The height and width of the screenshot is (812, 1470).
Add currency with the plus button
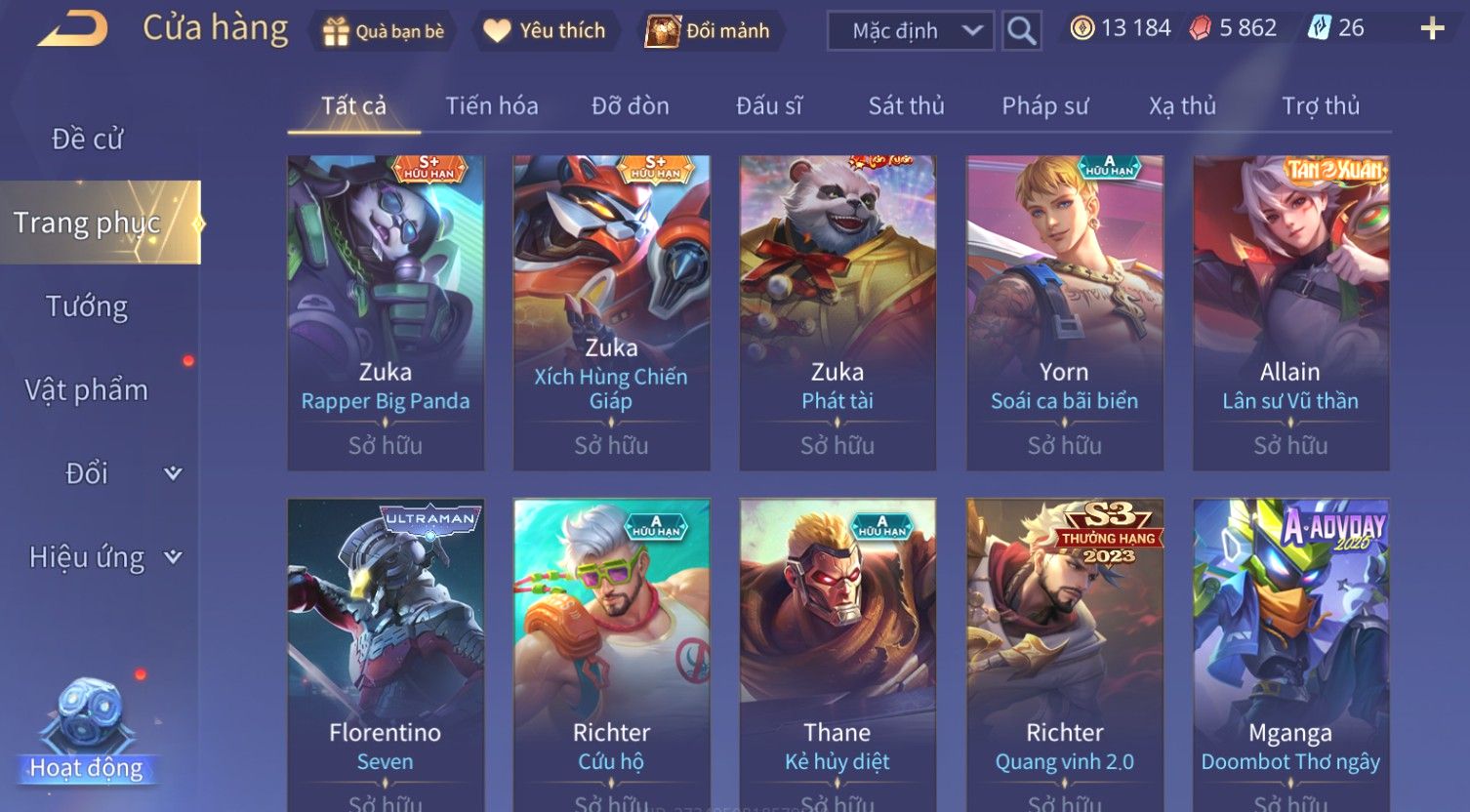point(1431,29)
